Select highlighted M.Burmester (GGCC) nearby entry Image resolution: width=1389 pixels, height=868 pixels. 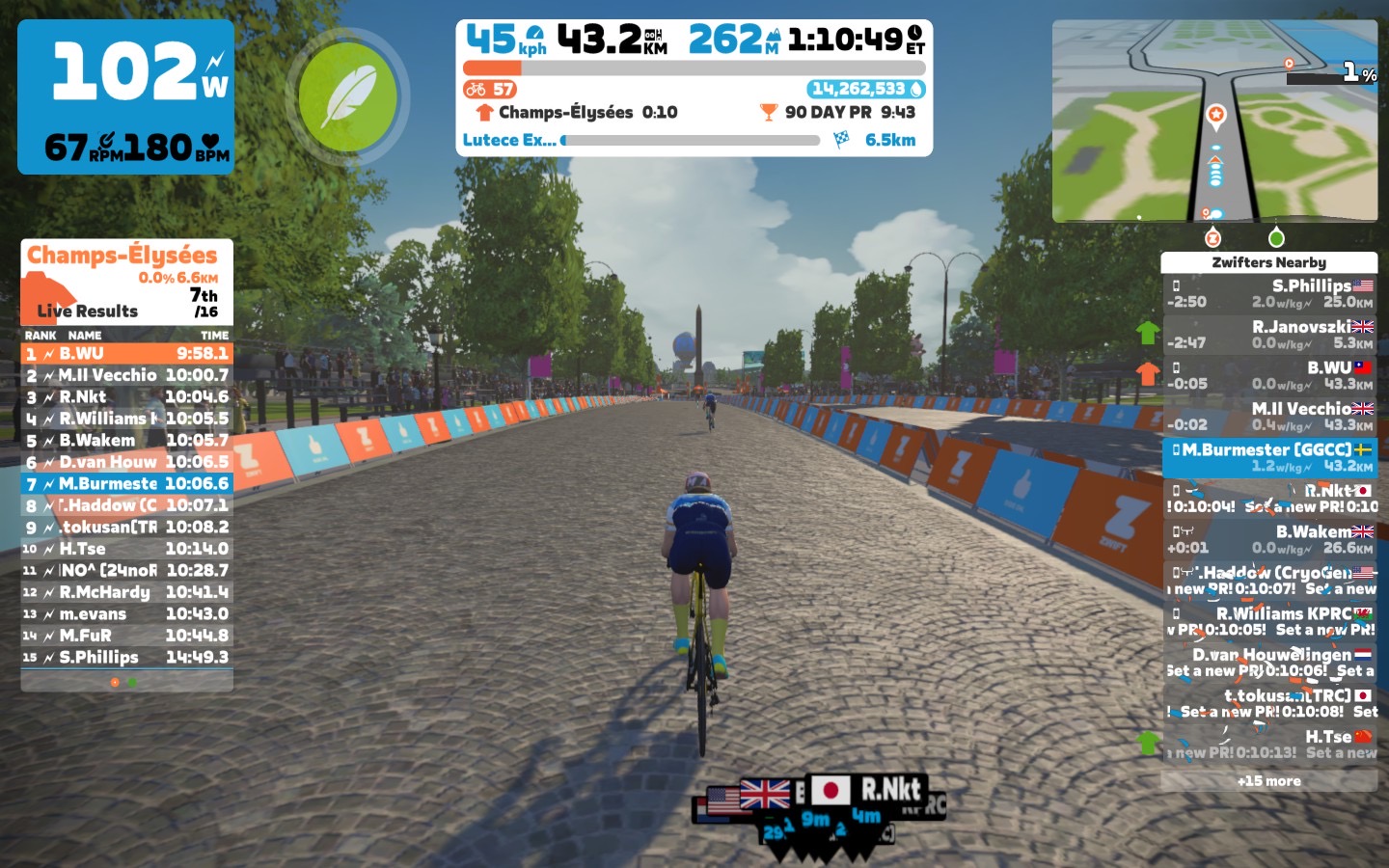pyautogui.click(x=1268, y=457)
